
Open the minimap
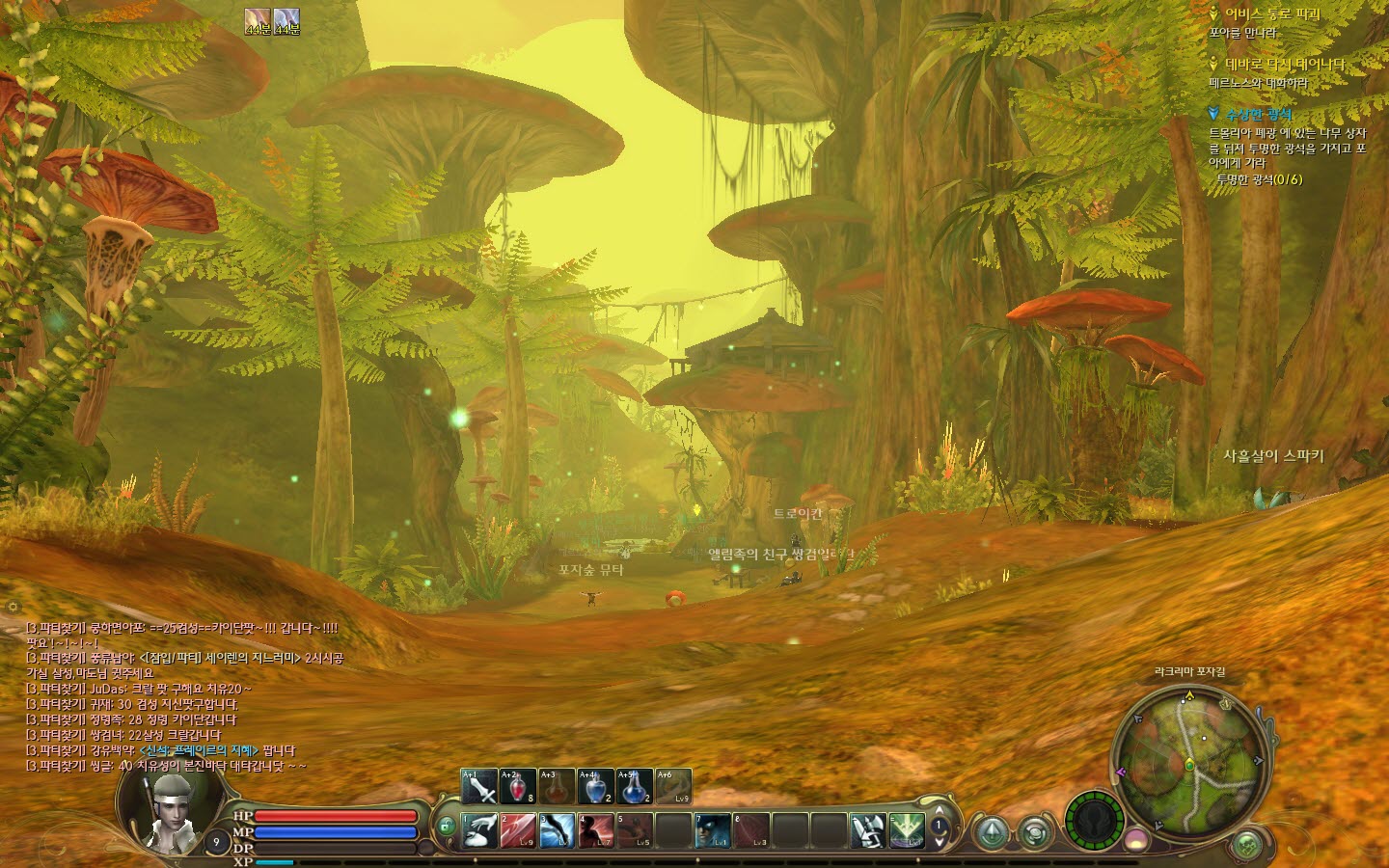click(x=1189, y=762)
